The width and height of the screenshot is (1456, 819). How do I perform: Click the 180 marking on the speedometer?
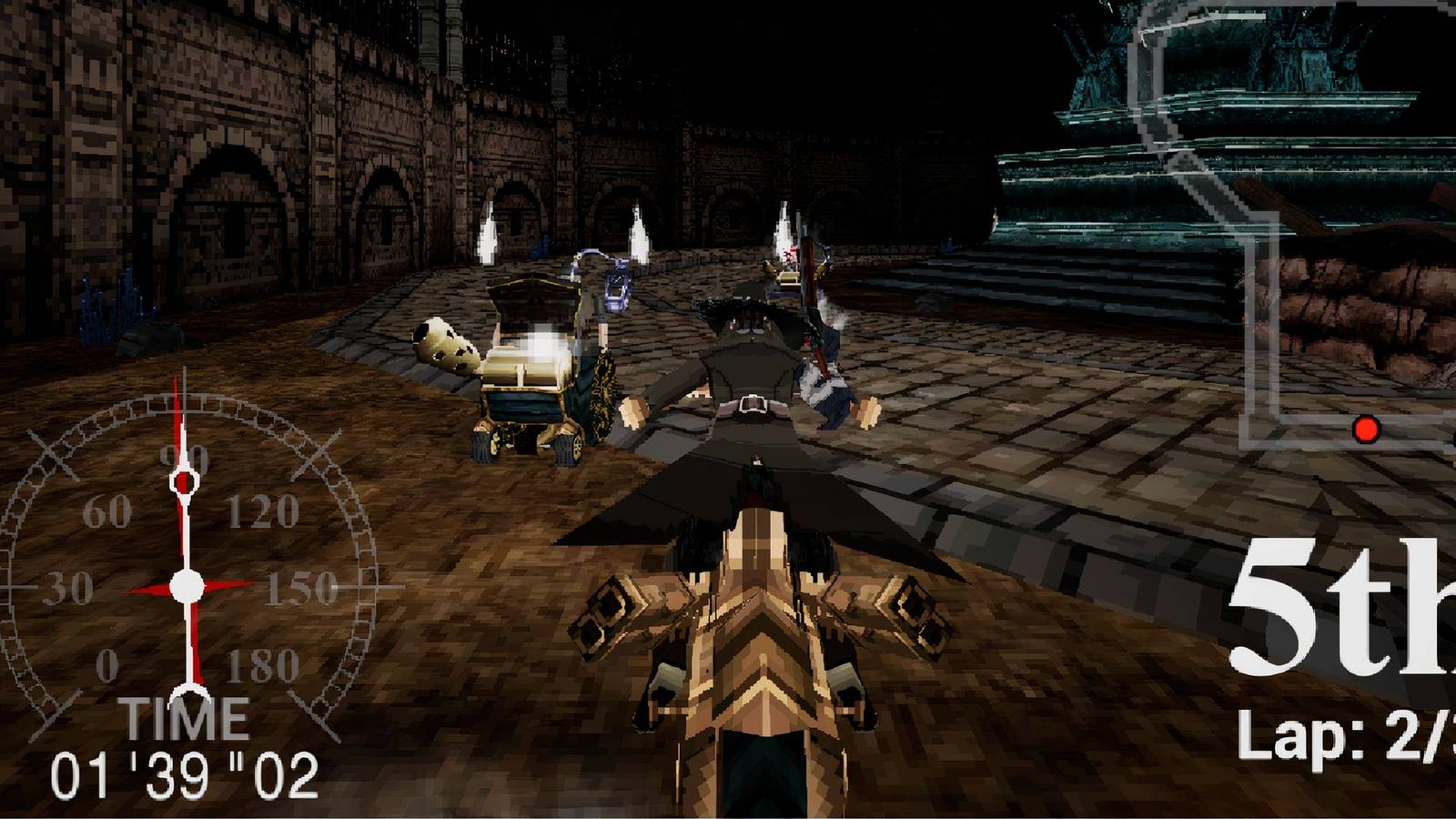click(259, 666)
